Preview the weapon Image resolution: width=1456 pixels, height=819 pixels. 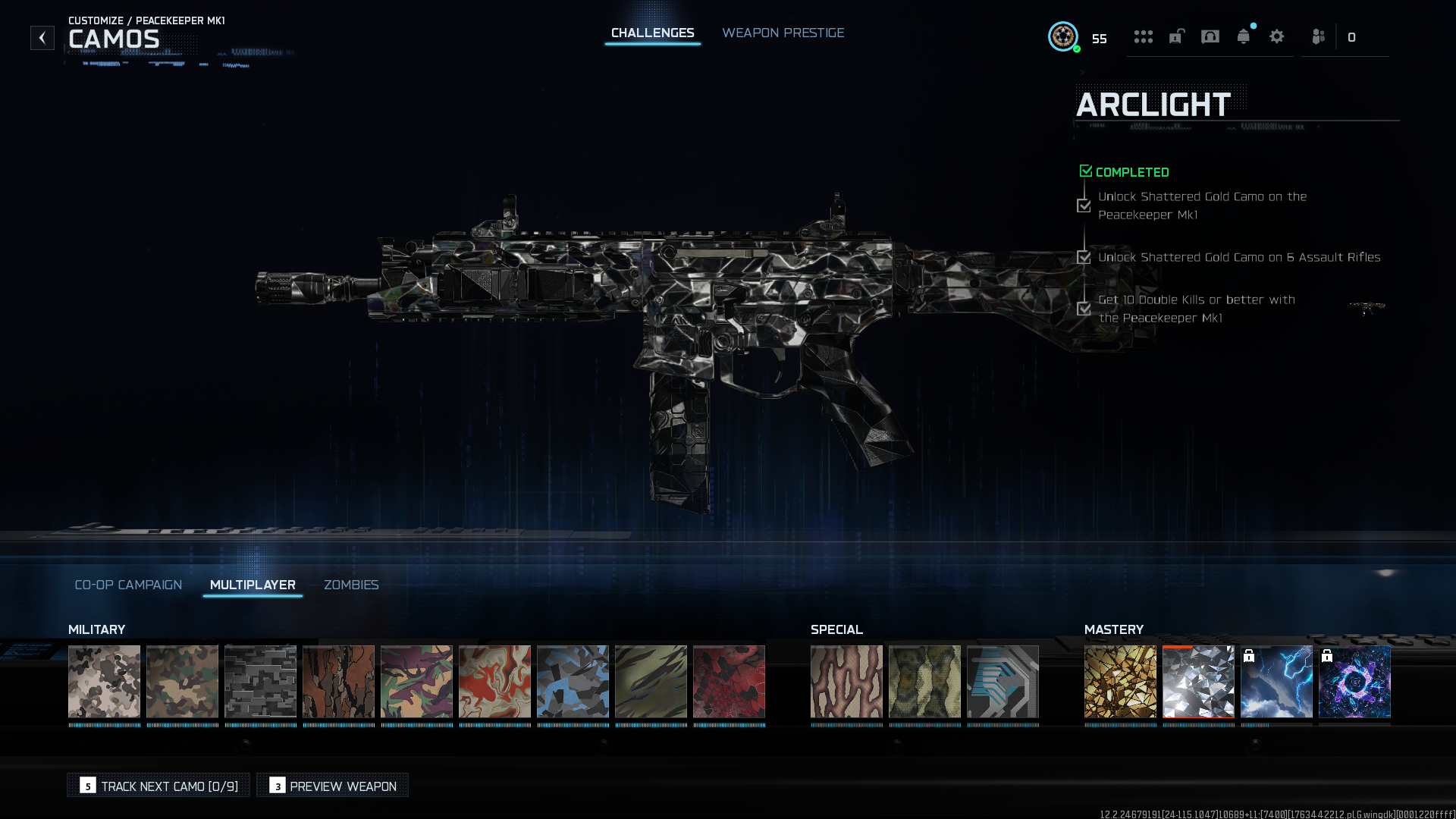point(333,786)
